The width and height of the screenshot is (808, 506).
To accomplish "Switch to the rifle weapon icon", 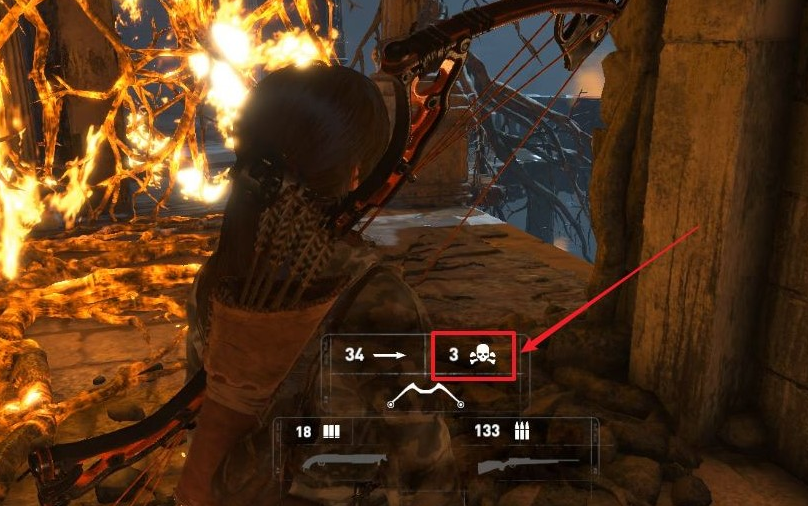I will [526, 465].
